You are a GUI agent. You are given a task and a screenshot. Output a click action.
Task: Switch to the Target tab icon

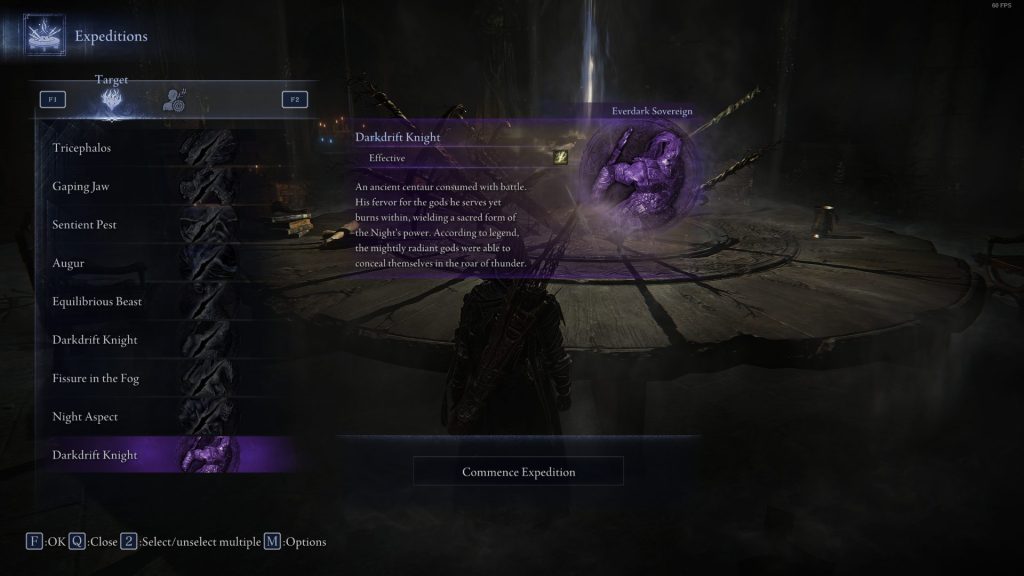112,99
